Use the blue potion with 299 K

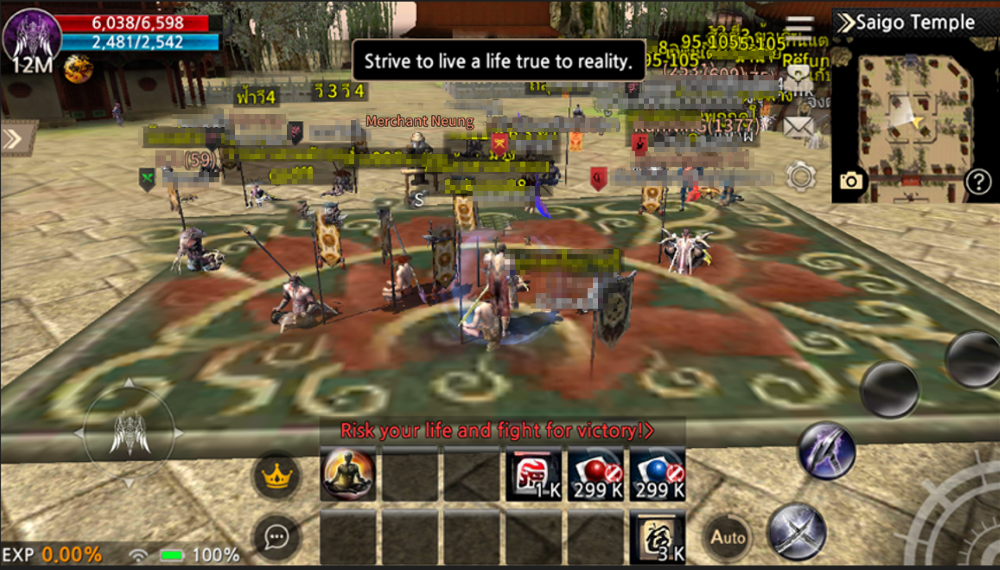pyautogui.click(x=658, y=474)
